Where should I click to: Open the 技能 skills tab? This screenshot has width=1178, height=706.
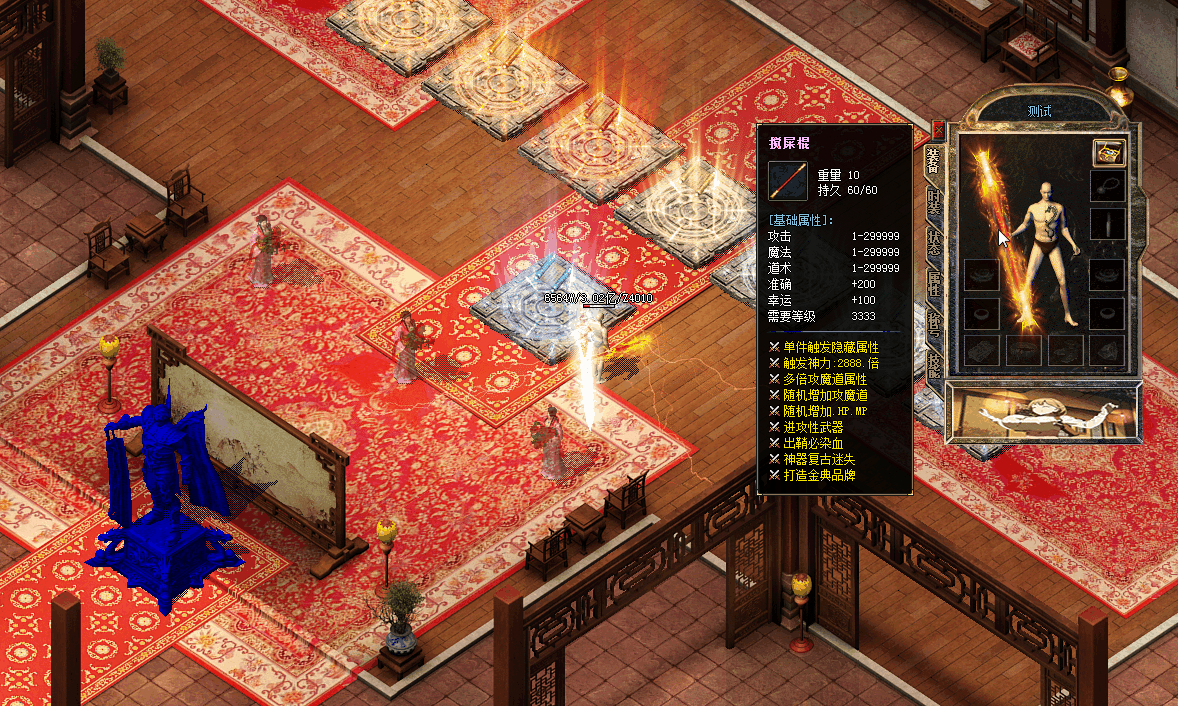tap(933, 363)
